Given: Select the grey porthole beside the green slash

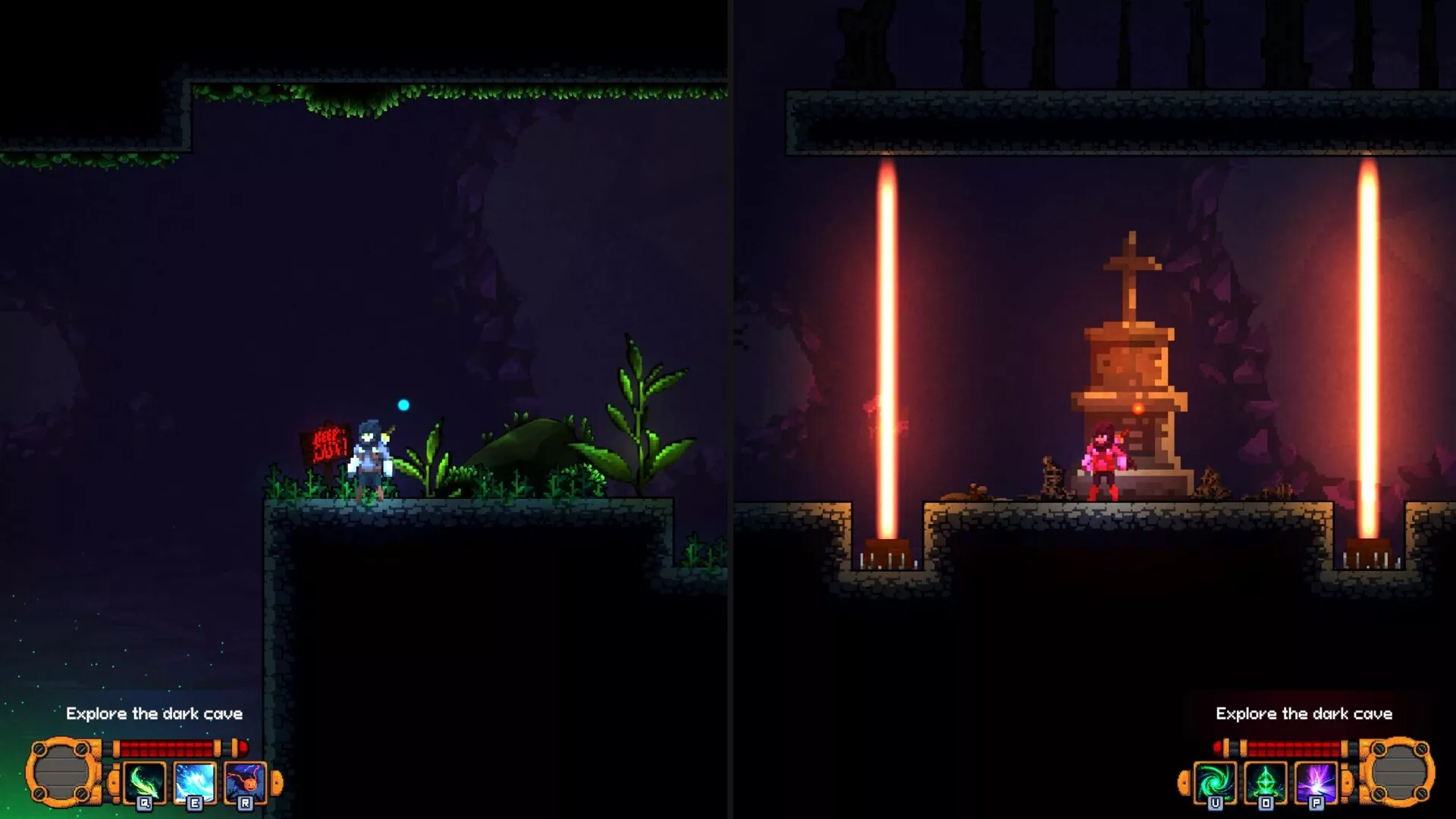Looking at the screenshot, I should 63,772.
